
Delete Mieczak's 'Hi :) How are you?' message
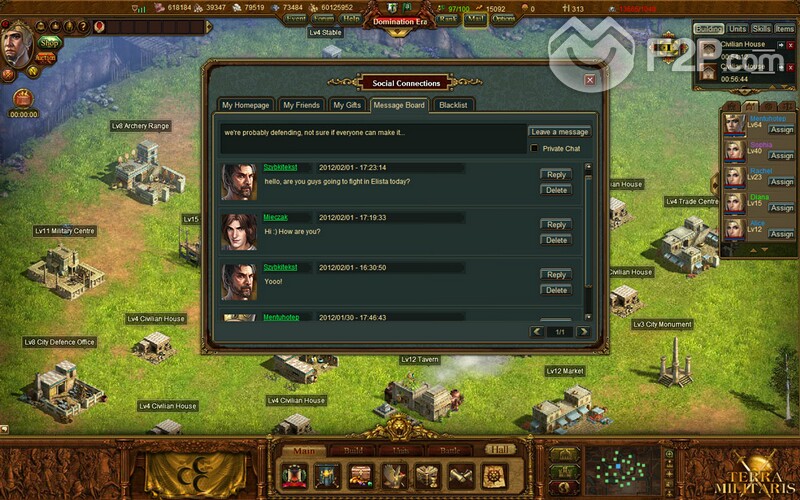556,240
